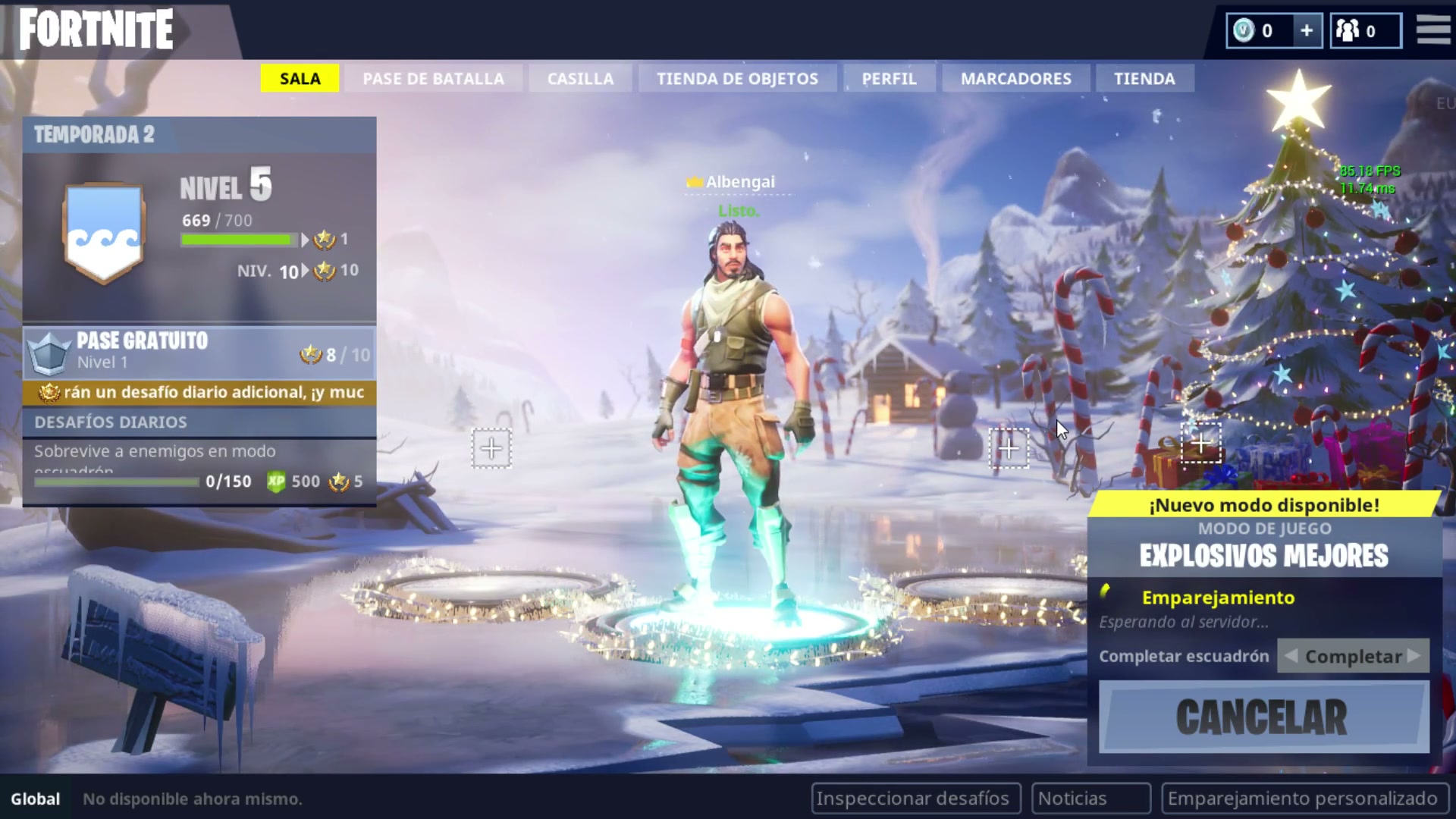Click the empty squad slot plus icon left of player
This screenshot has height=819, width=1456.
click(x=491, y=448)
